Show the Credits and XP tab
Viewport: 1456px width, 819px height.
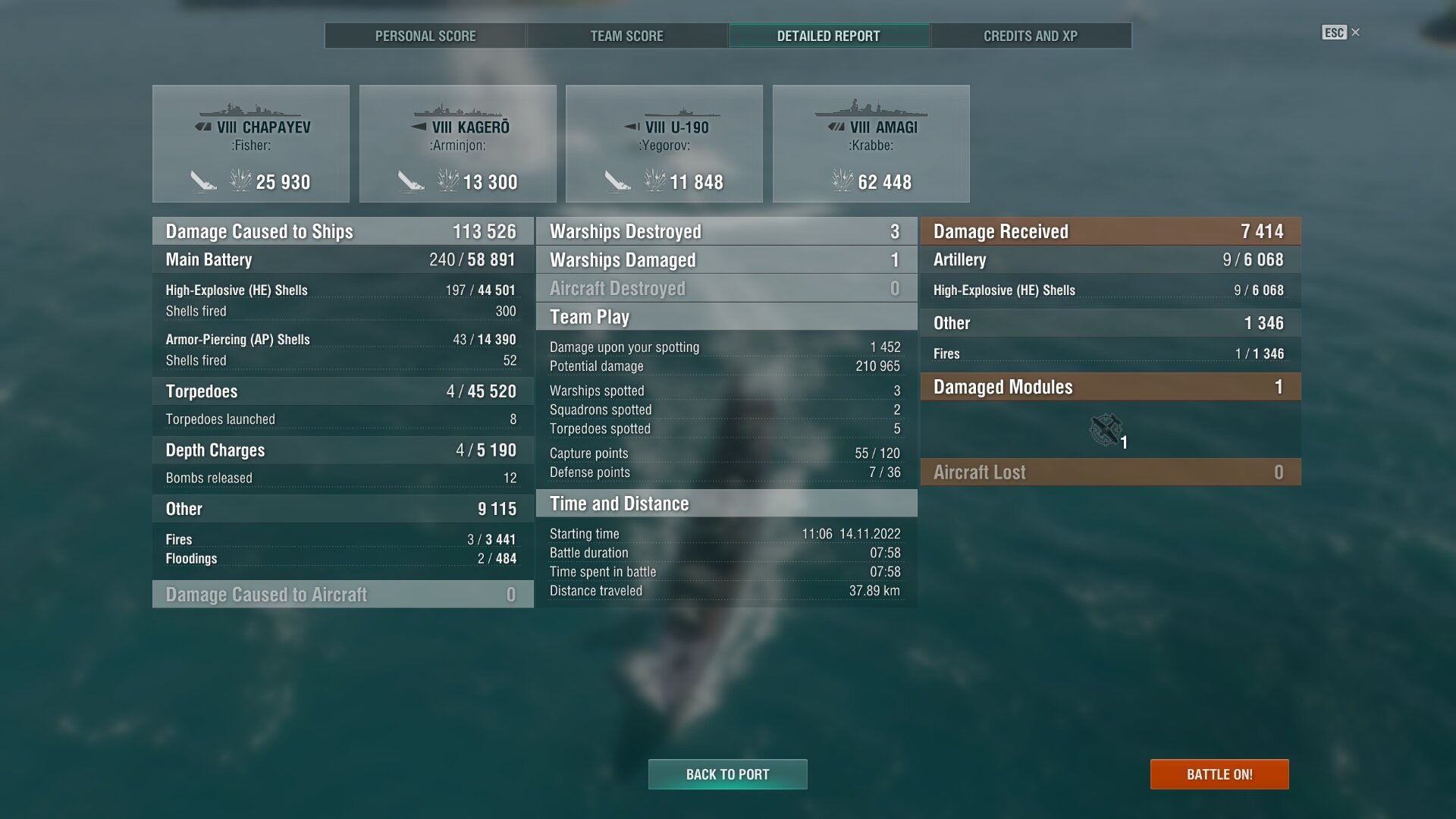click(x=1030, y=36)
